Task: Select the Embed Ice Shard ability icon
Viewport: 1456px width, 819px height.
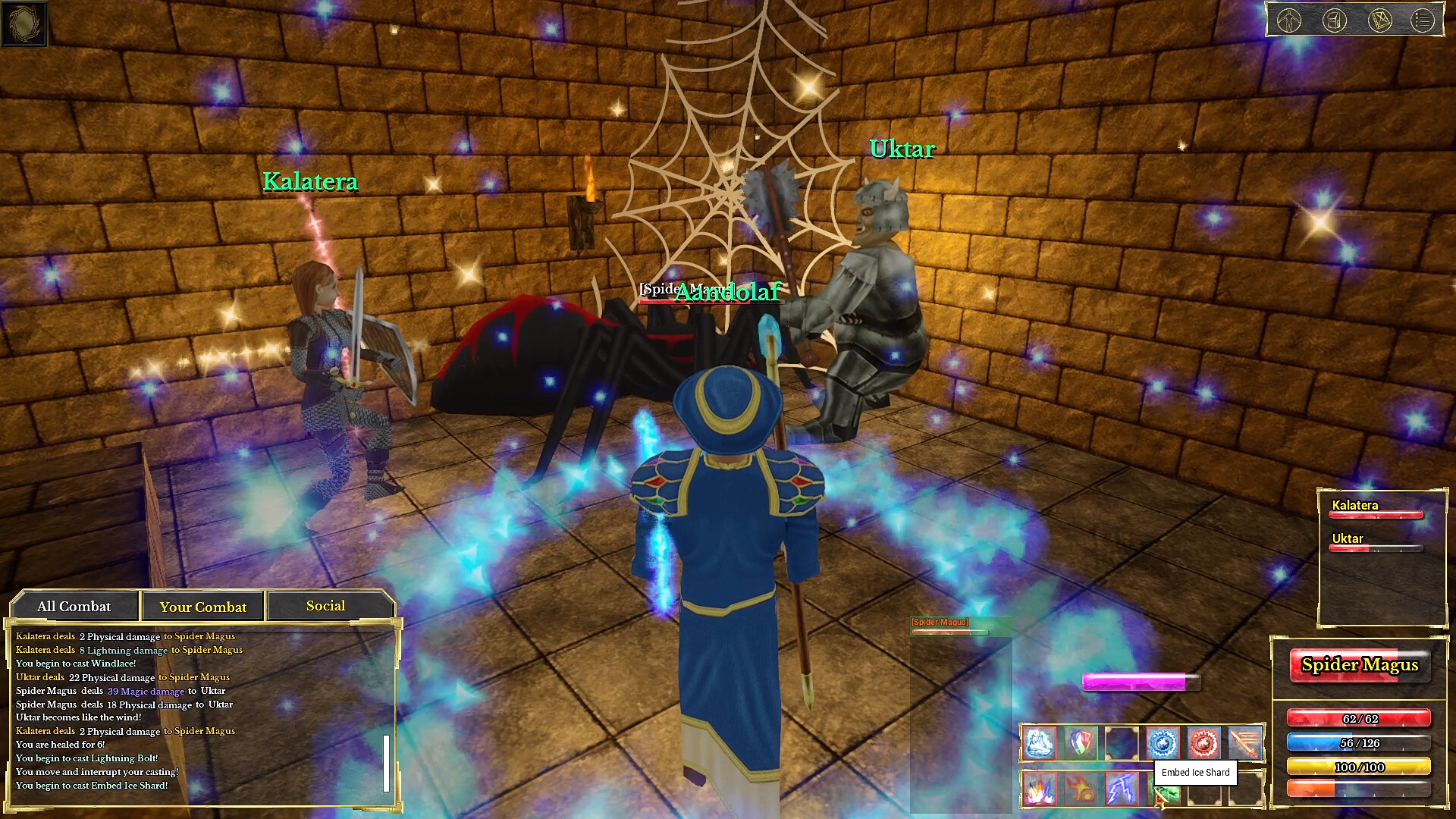Action: click(x=1039, y=742)
